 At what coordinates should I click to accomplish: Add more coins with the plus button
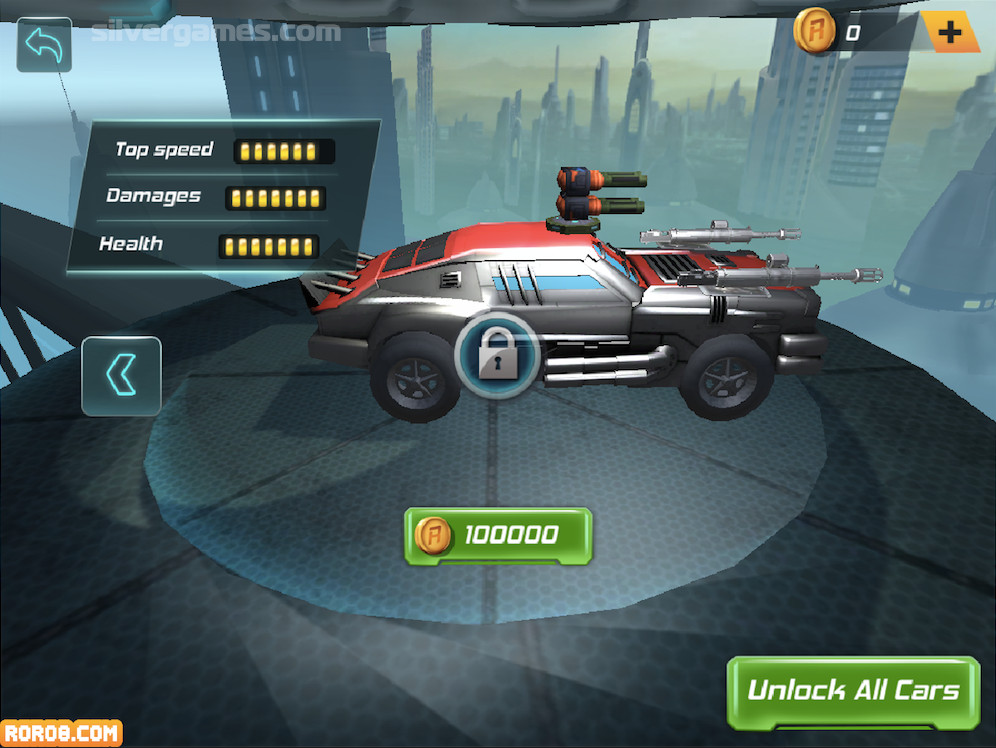click(949, 33)
